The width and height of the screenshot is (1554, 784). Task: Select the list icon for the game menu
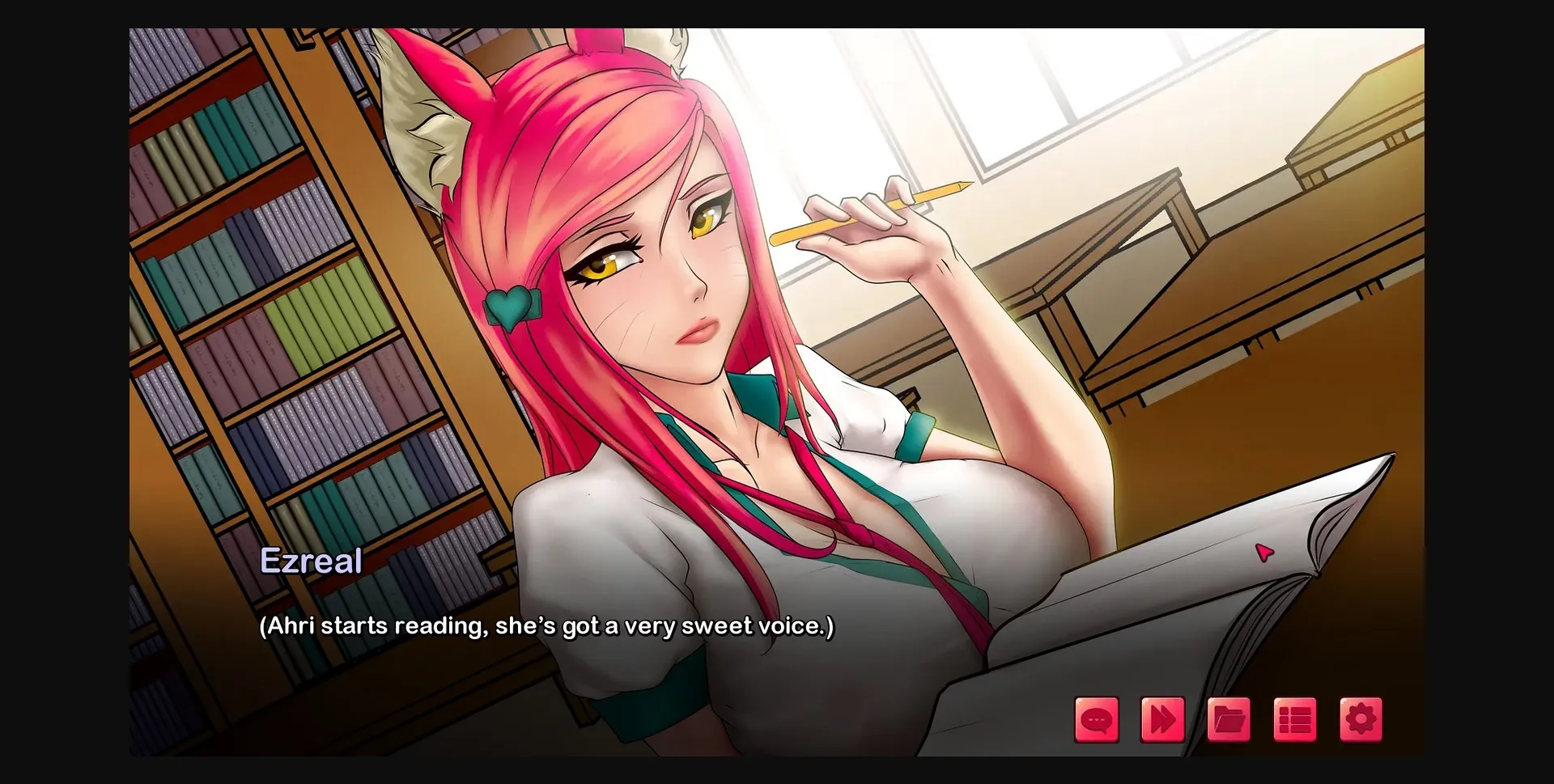coord(1295,717)
